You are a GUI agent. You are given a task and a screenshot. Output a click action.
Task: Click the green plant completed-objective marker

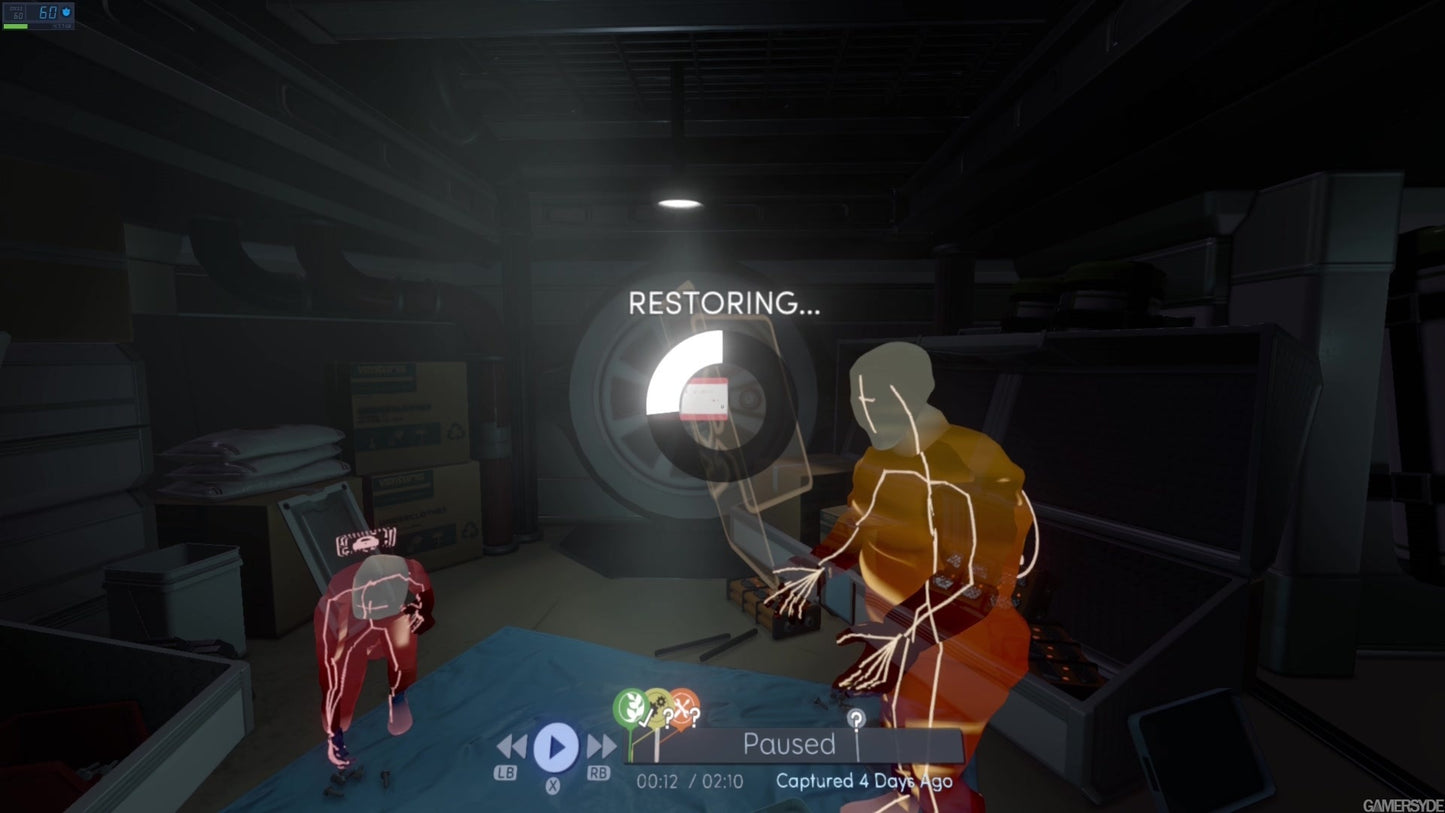pyautogui.click(x=630, y=705)
